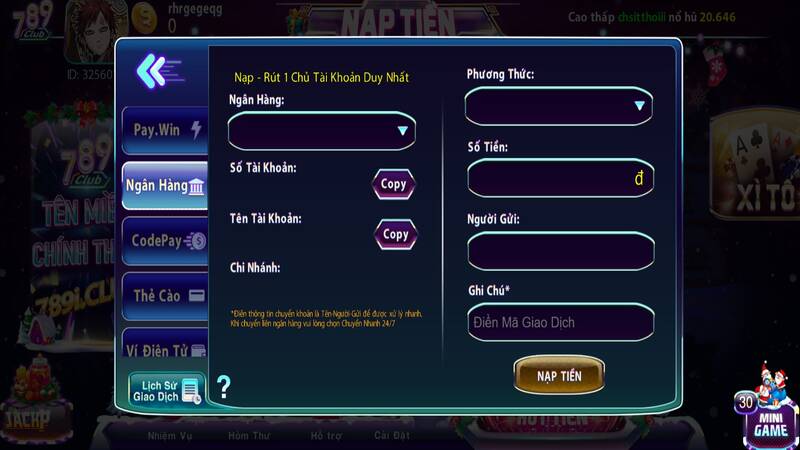800x450 pixels.
Task: Go back using the double-arrow button
Action: 157,71
